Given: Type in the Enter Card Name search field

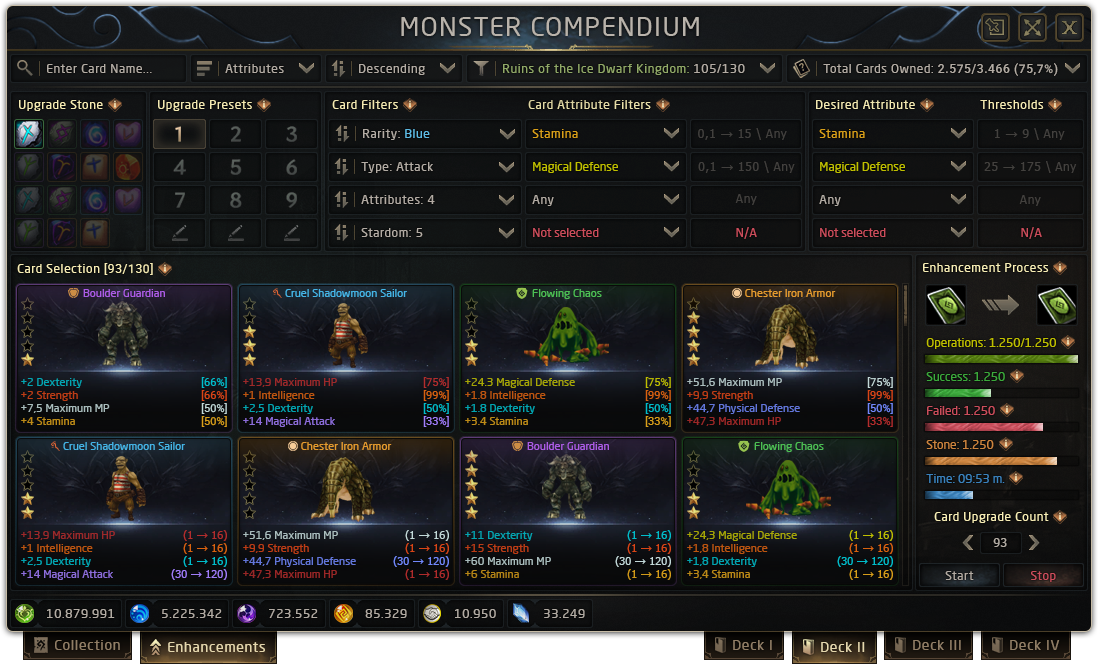Looking at the screenshot, I should click(x=110, y=69).
